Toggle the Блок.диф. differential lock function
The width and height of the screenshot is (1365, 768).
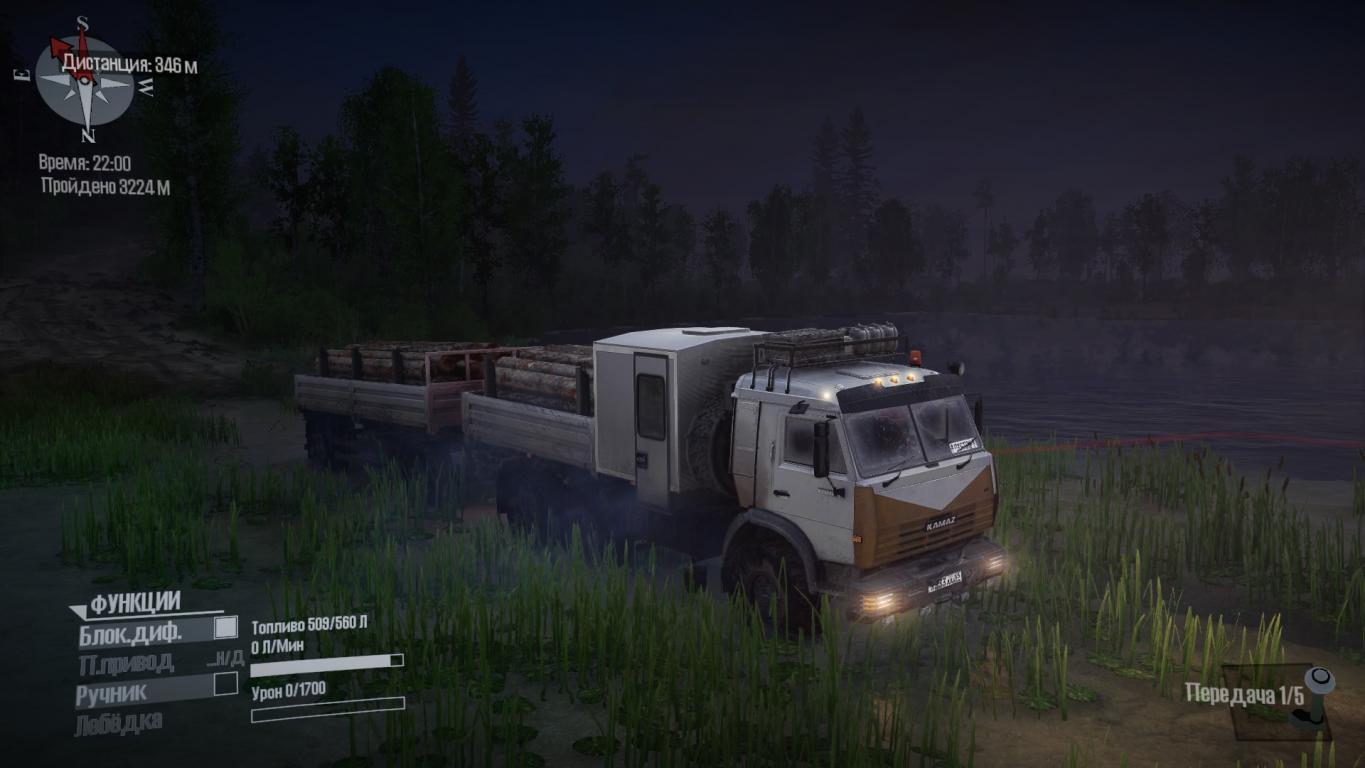coord(226,628)
